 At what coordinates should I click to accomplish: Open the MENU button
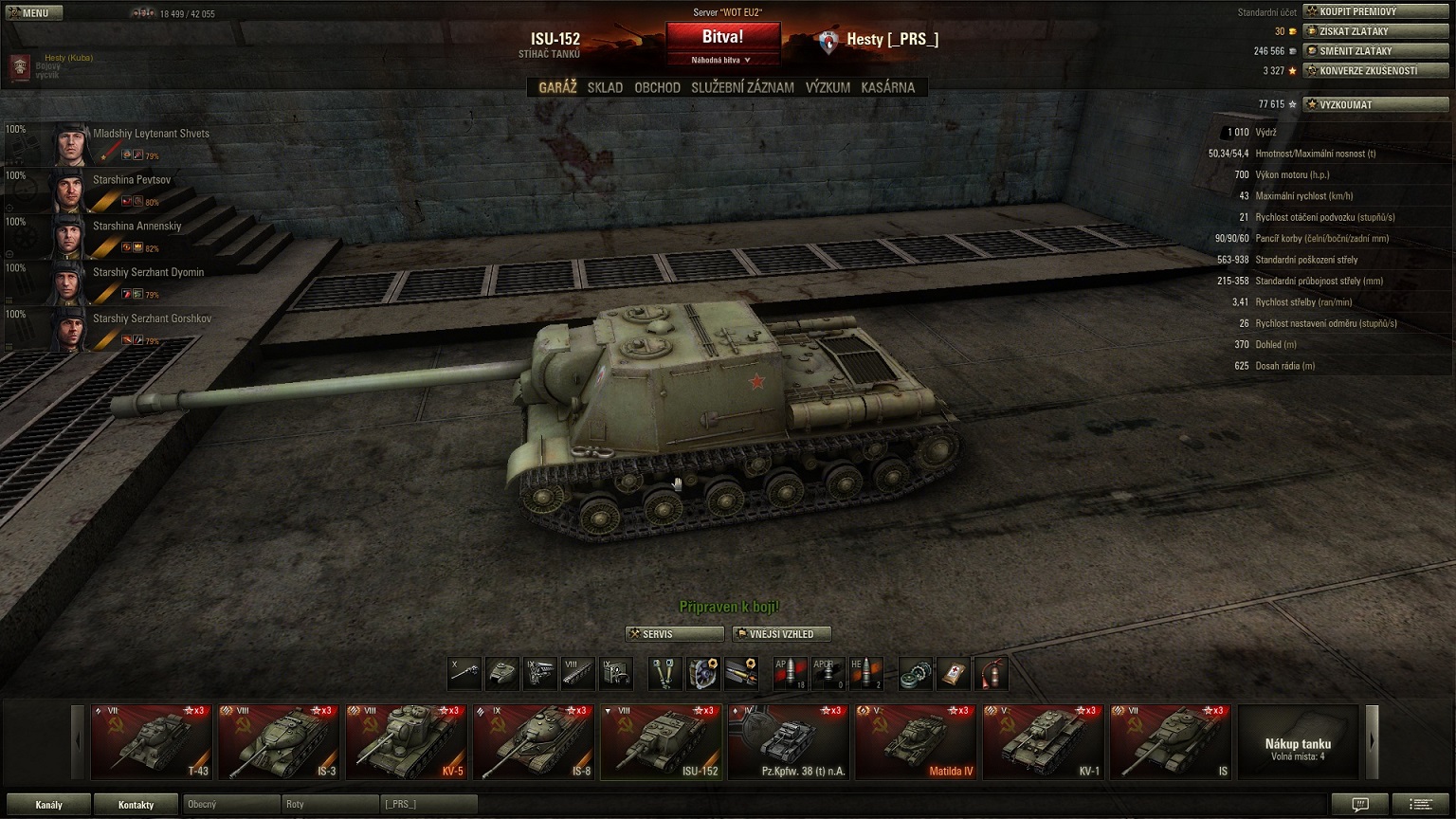[34, 13]
